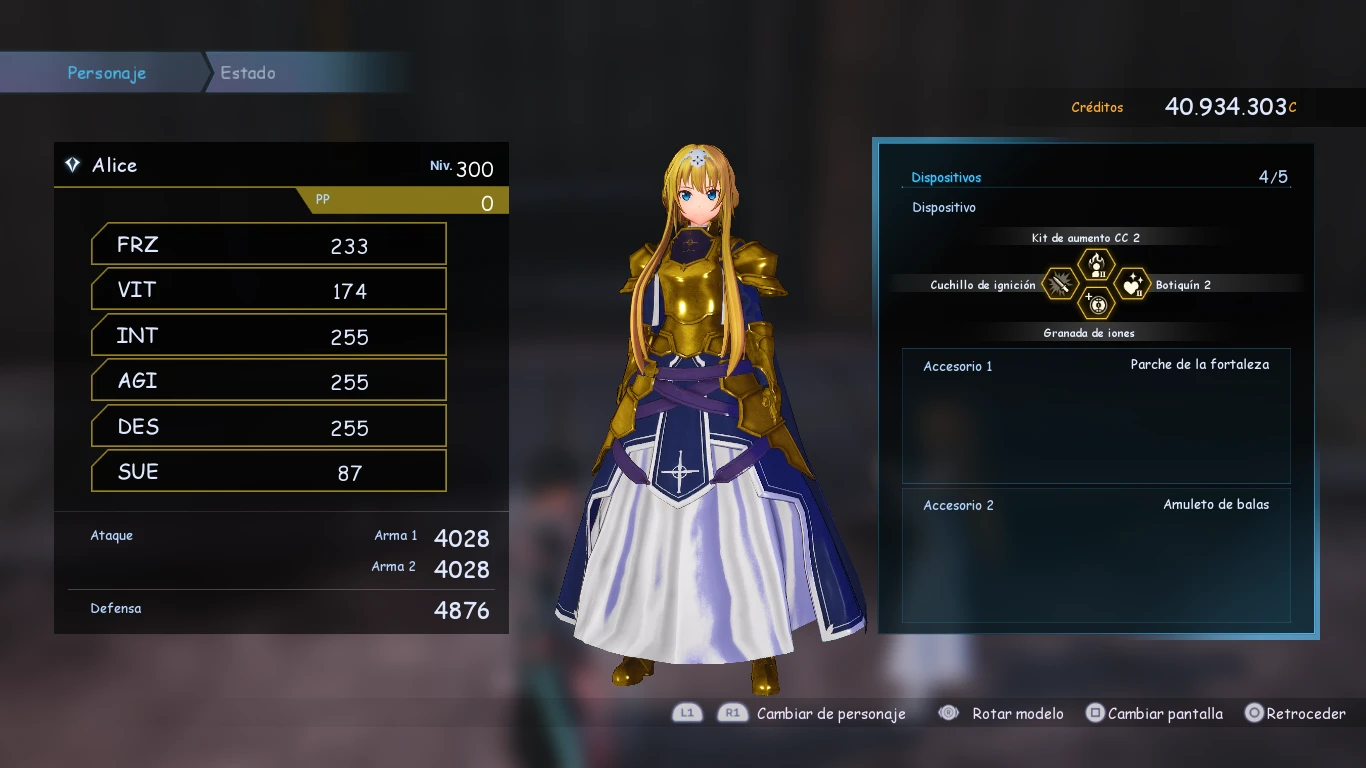Select the Kit de aumento CC 2 icon

(1096, 265)
